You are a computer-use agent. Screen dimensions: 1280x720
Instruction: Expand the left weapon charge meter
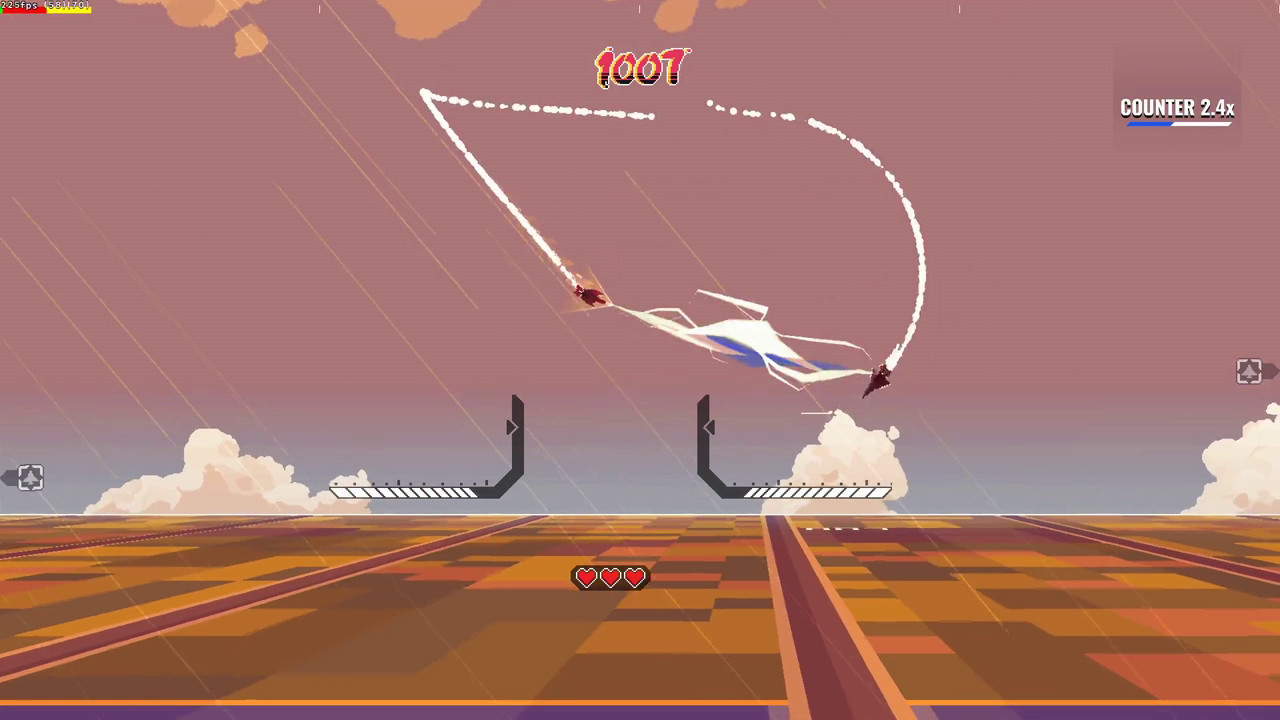click(x=405, y=491)
